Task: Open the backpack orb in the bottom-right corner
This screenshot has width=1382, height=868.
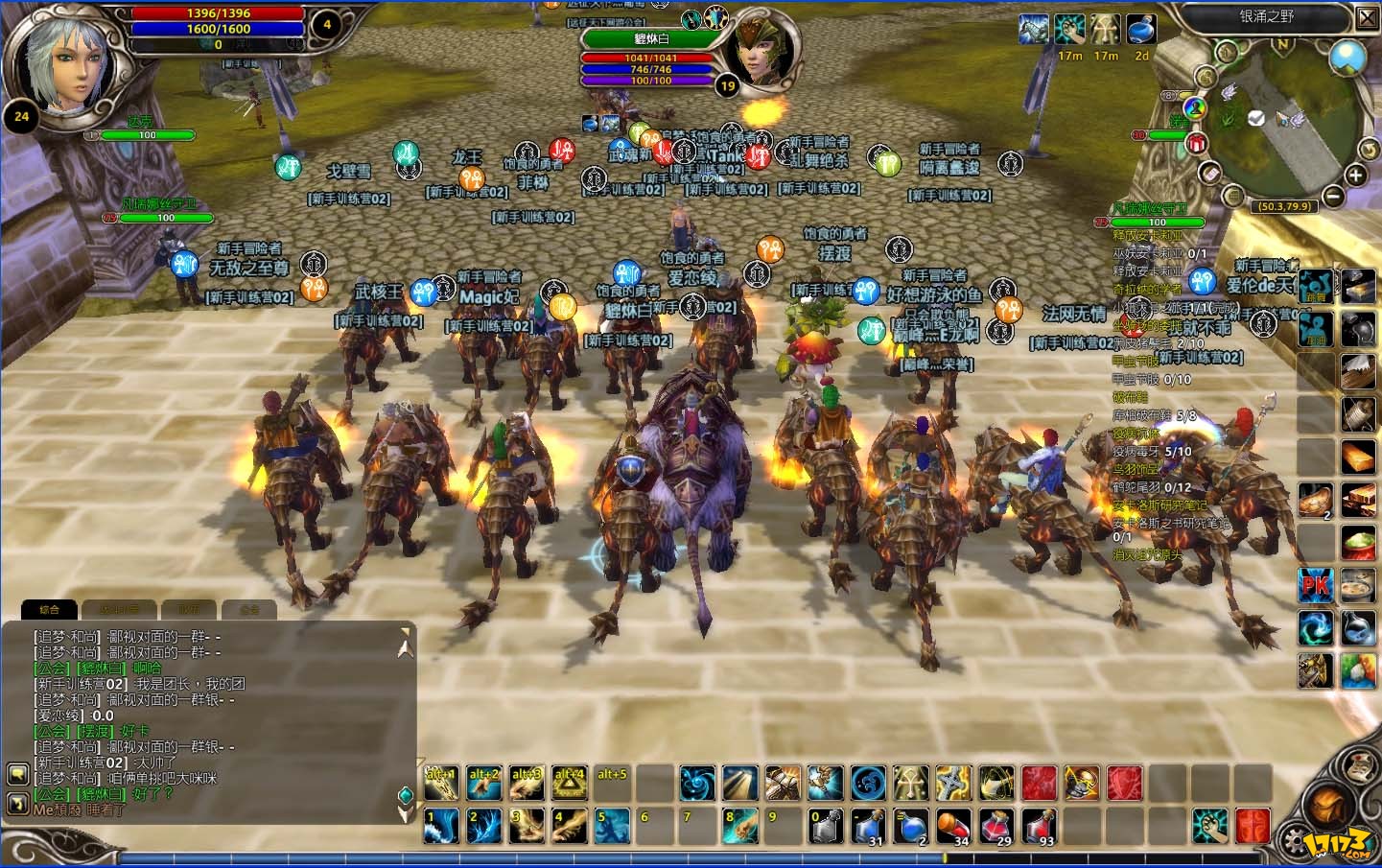Action: pyautogui.click(x=1329, y=807)
